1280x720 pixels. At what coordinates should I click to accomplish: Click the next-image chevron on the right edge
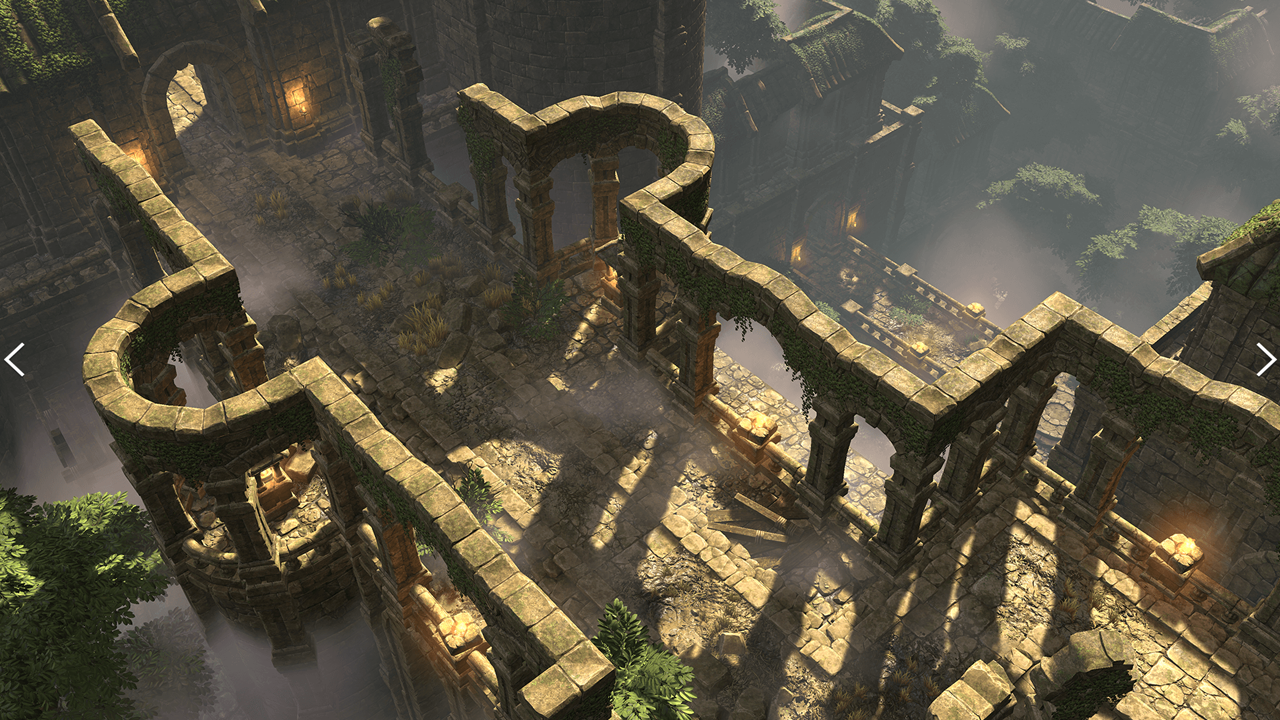[x=1265, y=360]
